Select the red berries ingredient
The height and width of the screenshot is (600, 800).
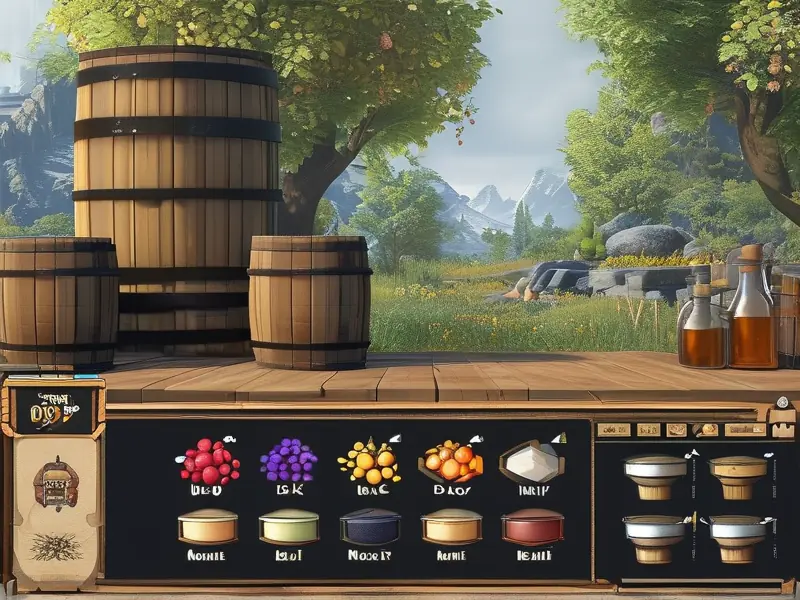[209, 462]
